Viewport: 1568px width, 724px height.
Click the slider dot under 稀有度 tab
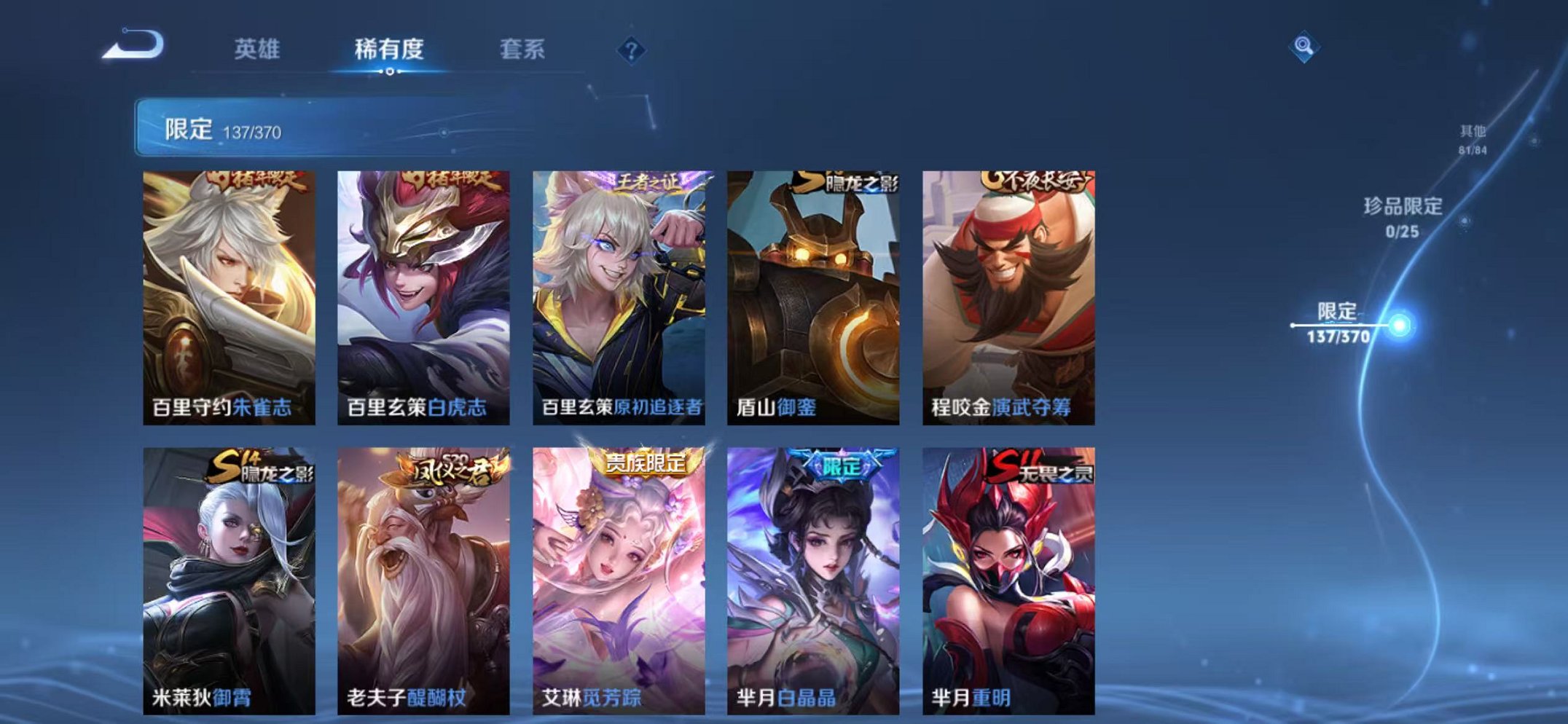point(391,71)
